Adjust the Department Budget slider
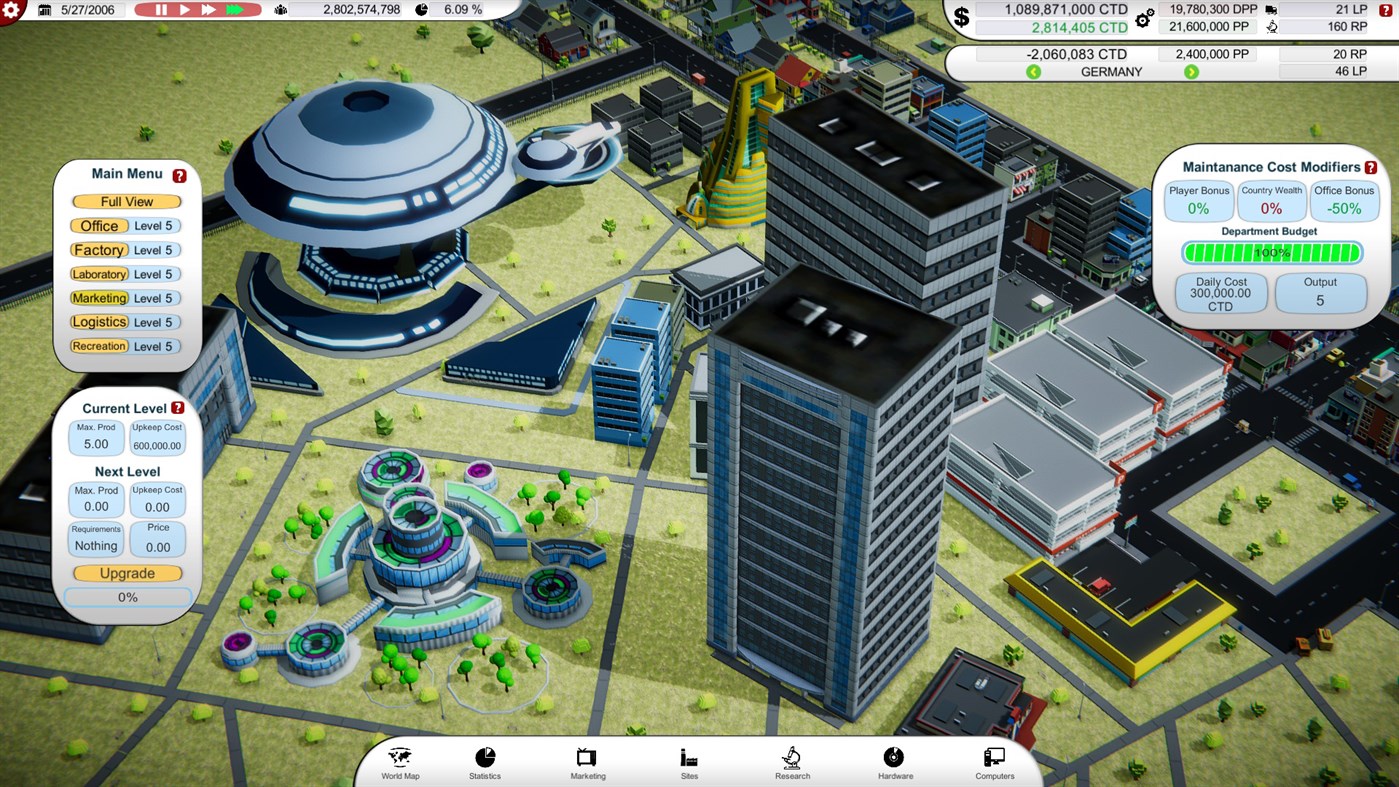Viewport: 1399px width, 787px height. pos(1271,253)
